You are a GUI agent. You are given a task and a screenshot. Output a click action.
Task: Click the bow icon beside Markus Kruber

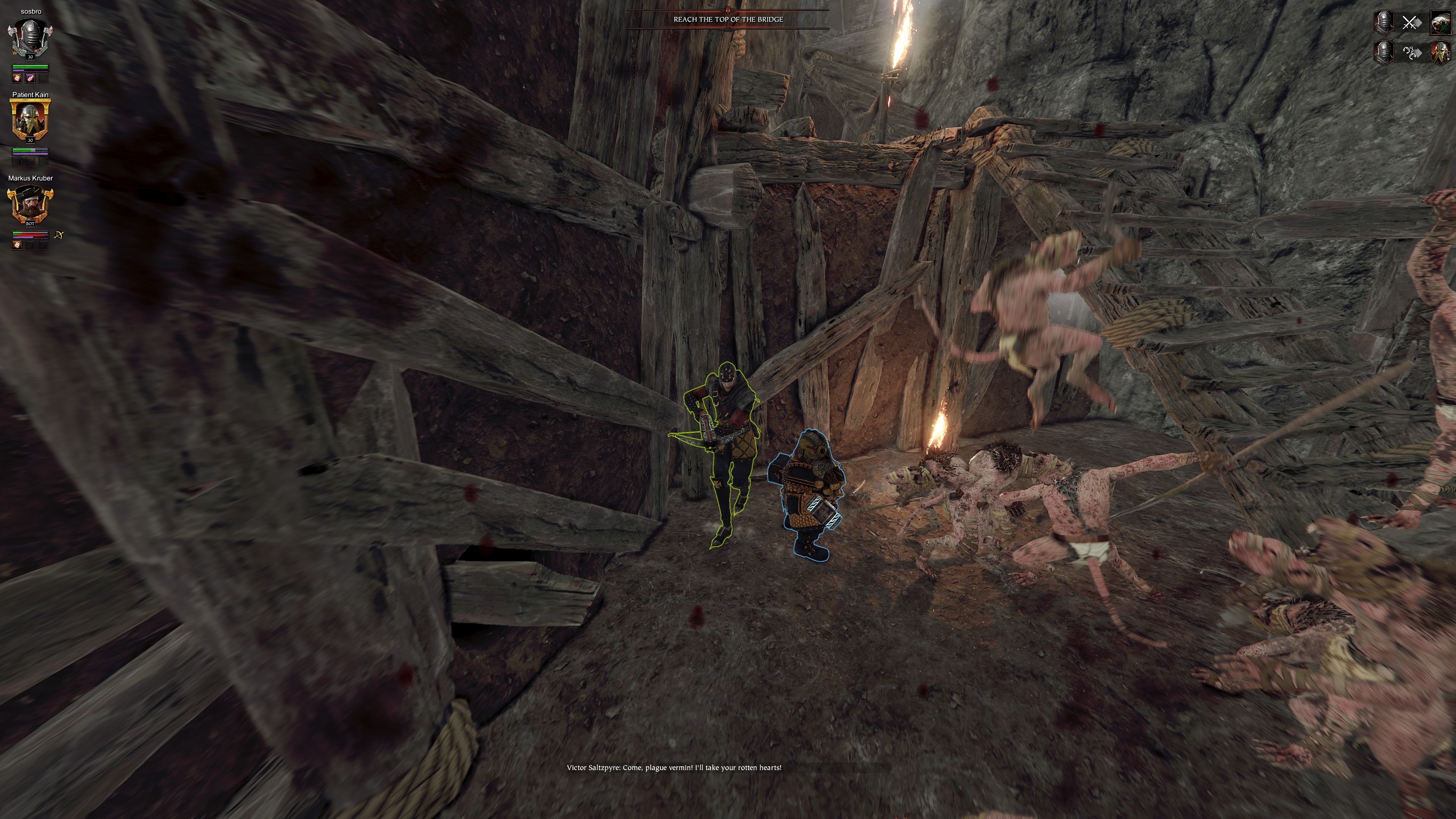(x=59, y=235)
